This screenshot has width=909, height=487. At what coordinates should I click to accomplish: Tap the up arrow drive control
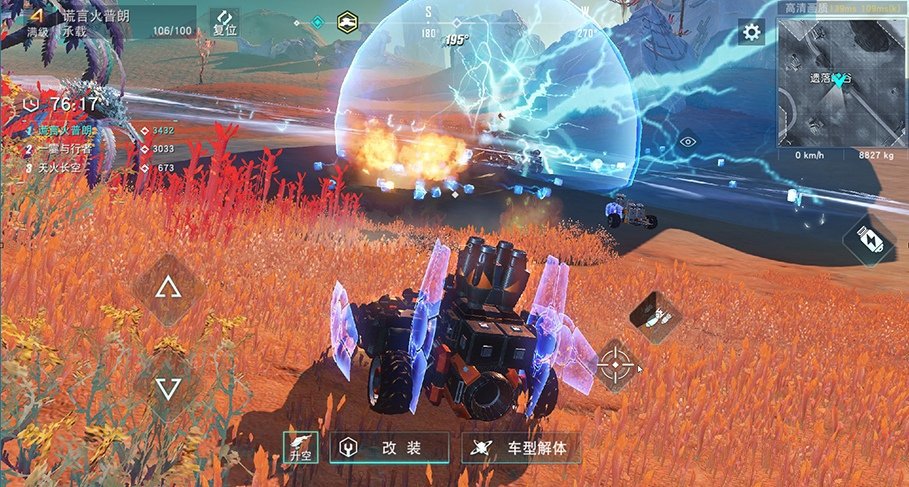coord(168,290)
